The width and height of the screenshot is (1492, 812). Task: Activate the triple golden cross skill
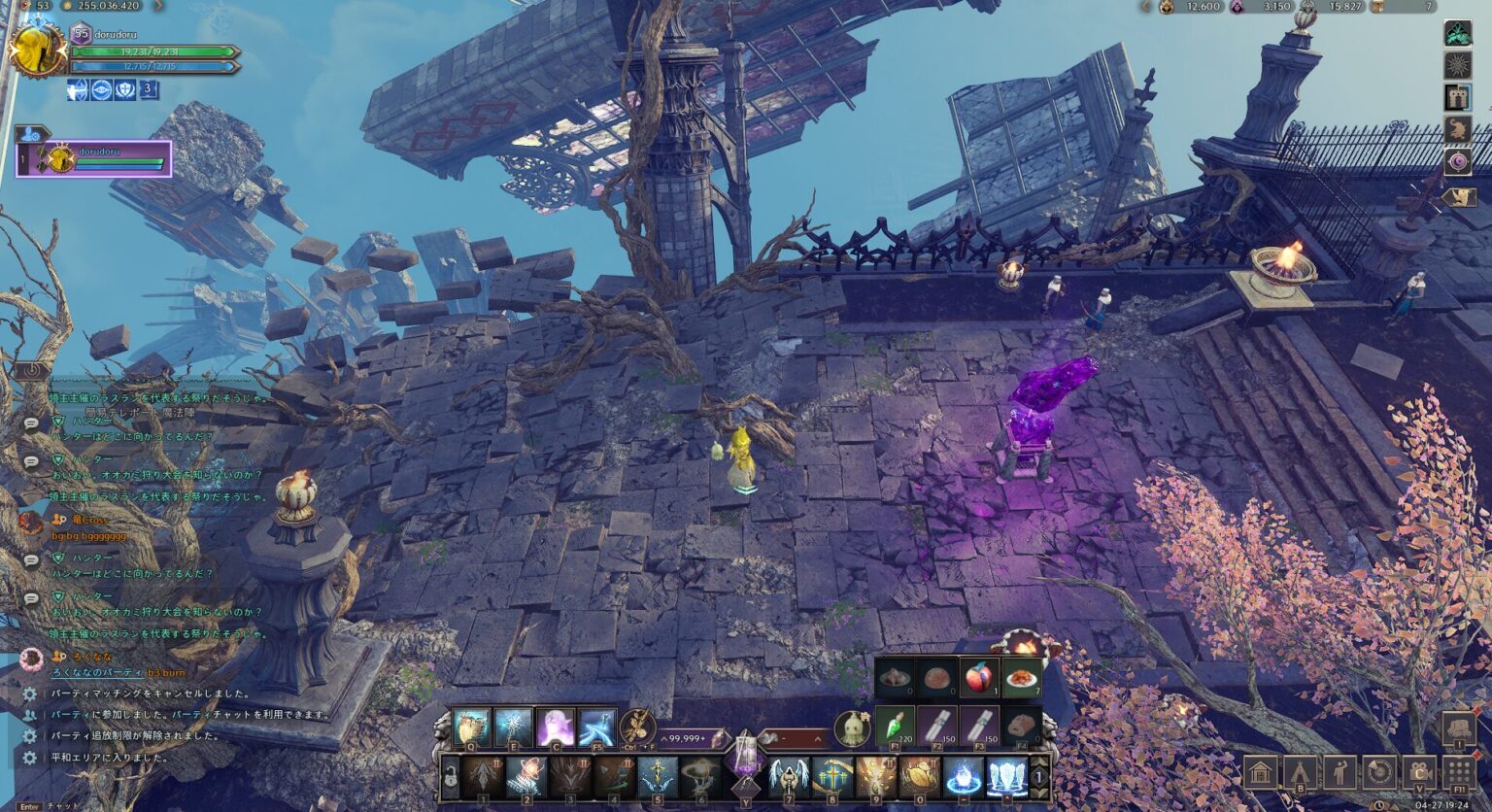(x=832, y=777)
